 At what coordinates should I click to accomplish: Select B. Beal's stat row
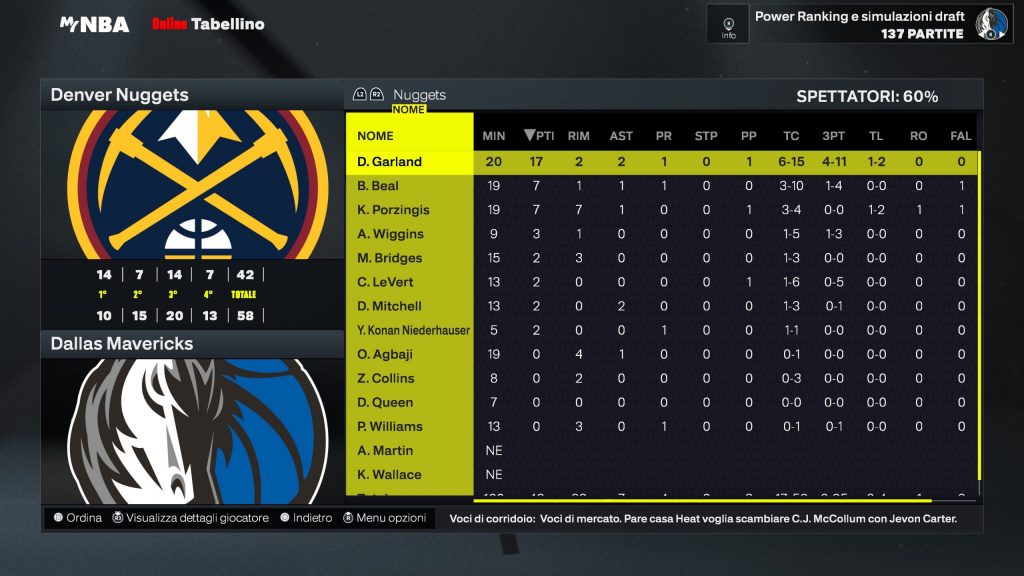click(378, 186)
